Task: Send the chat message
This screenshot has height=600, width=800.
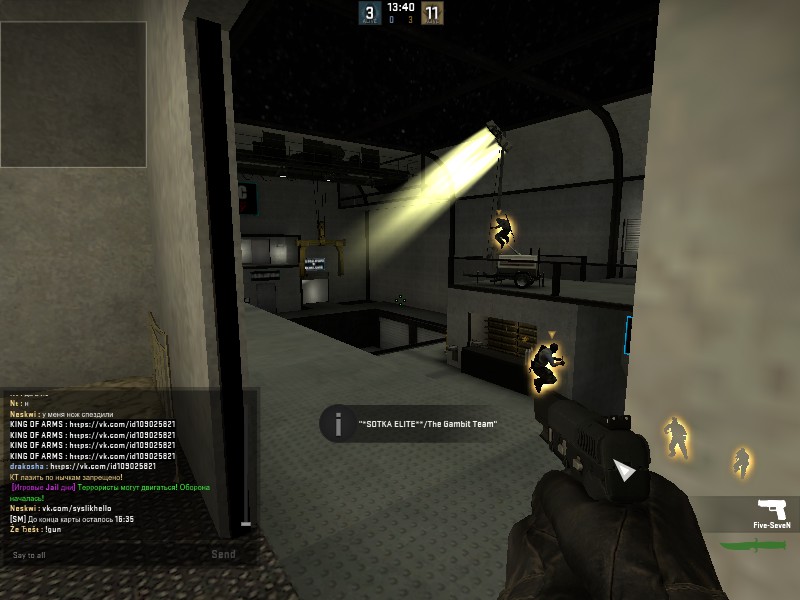Action: click(x=223, y=554)
